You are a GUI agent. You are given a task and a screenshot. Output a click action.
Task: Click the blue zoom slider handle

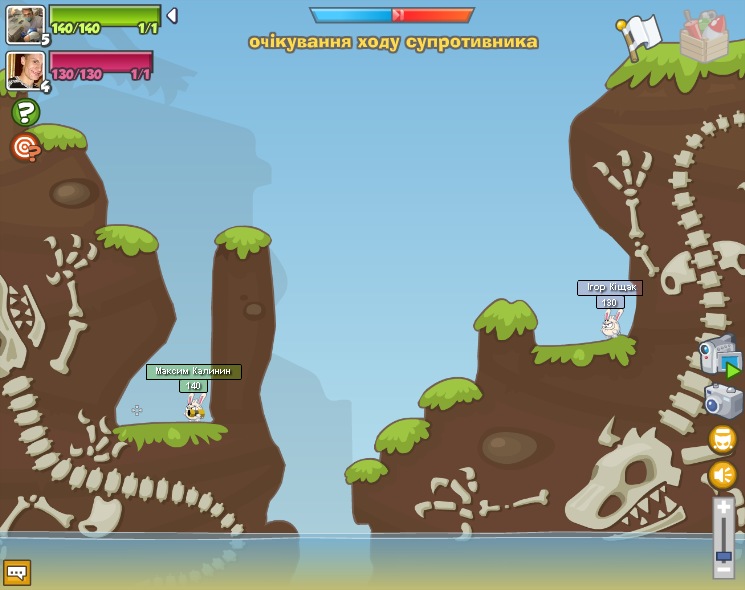[723, 555]
